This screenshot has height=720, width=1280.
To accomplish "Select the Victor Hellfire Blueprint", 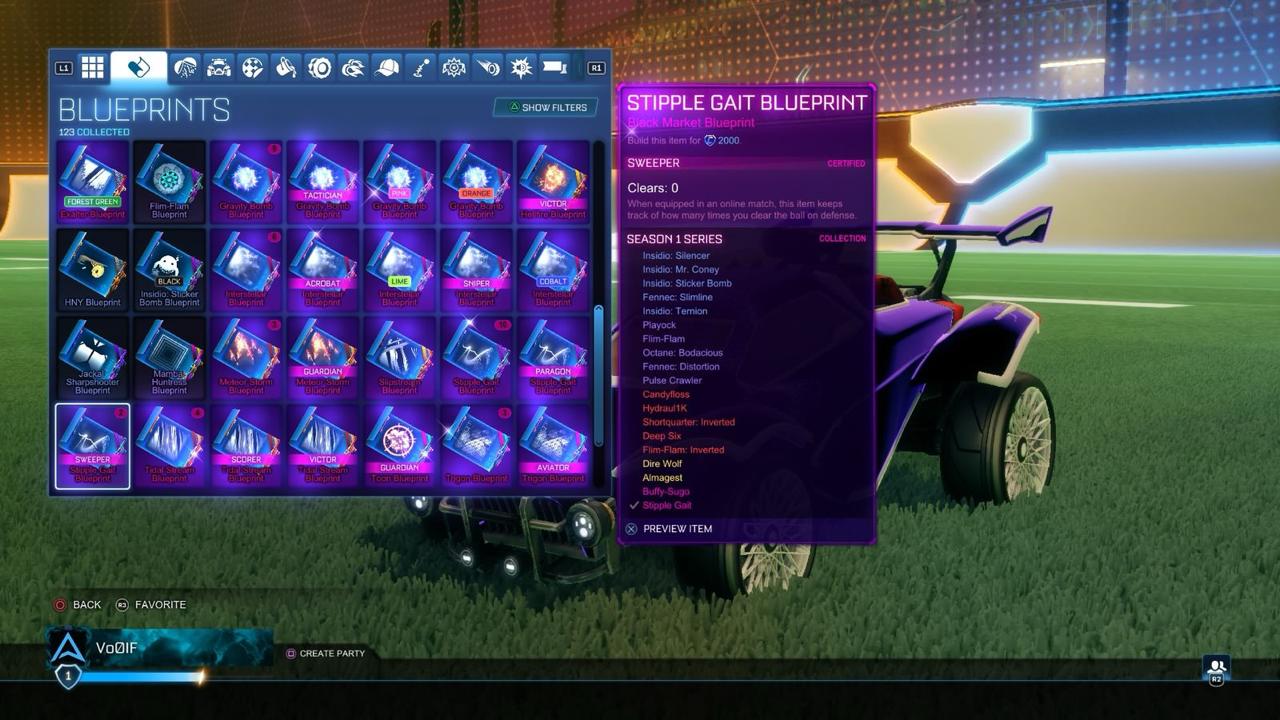I will pyautogui.click(x=553, y=181).
